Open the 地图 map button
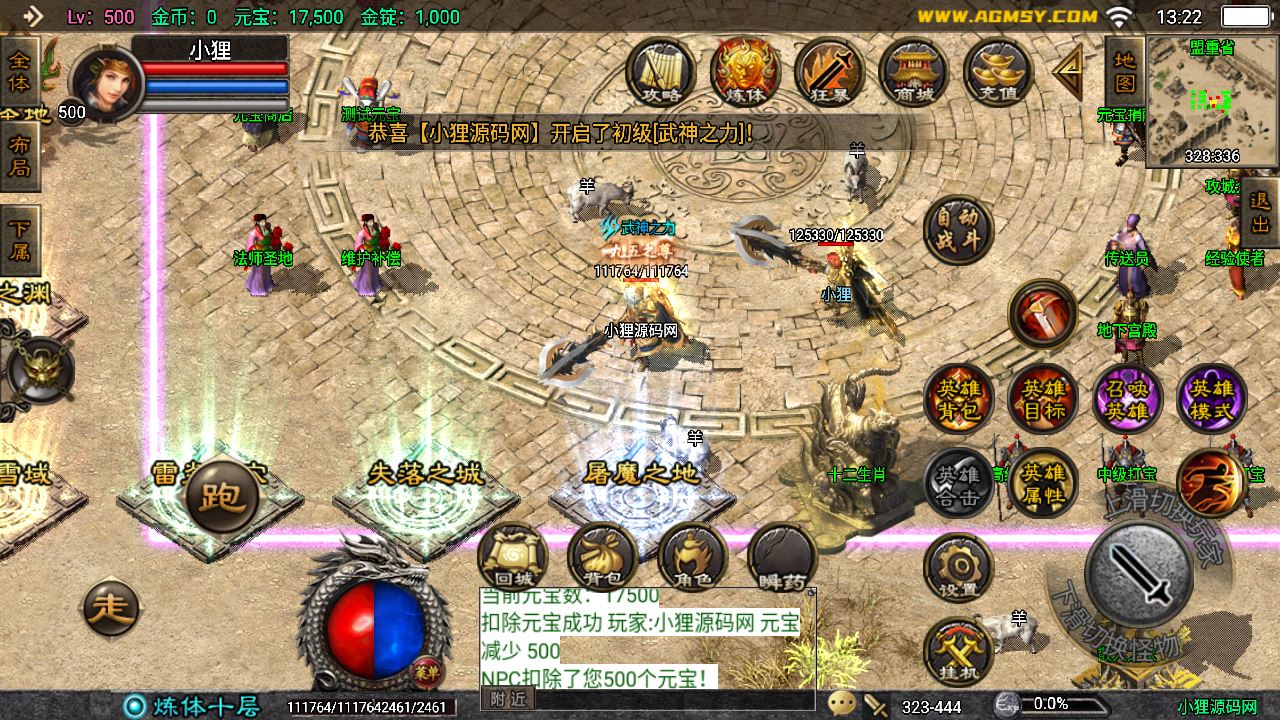Viewport: 1280px width, 720px height. tap(1125, 71)
